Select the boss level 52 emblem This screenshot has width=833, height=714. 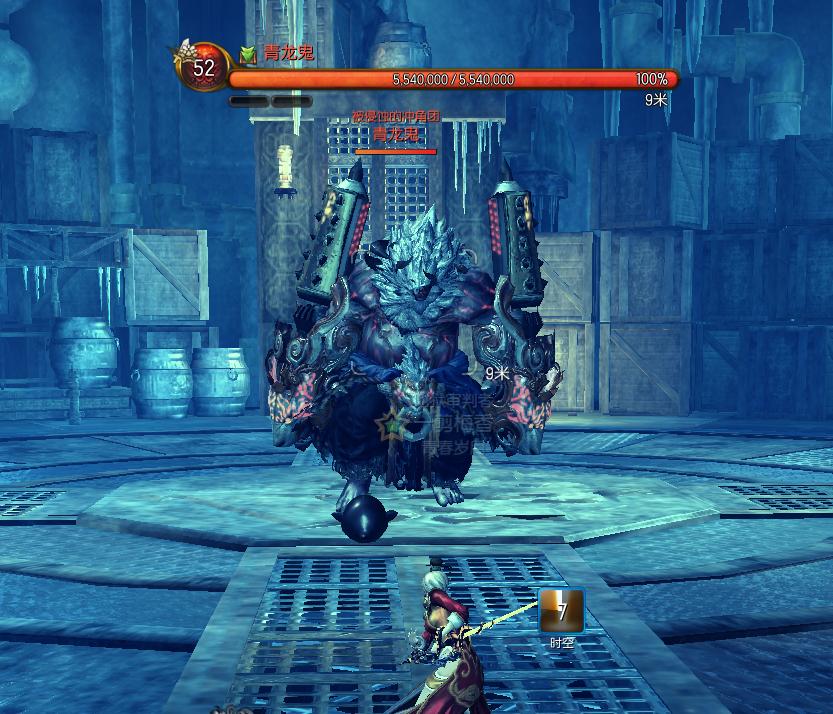tap(203, 68)
